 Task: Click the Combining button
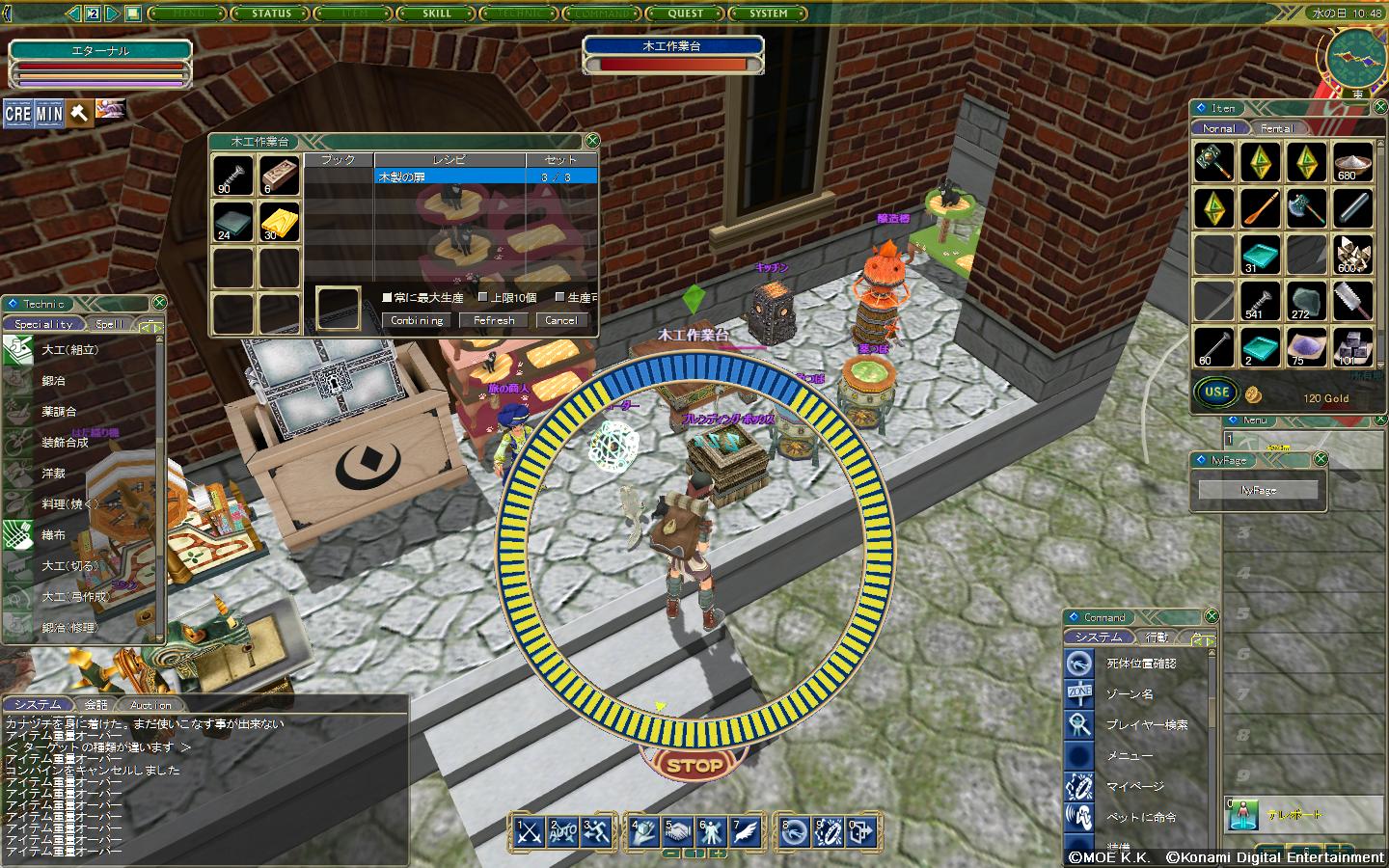[417, 320]
